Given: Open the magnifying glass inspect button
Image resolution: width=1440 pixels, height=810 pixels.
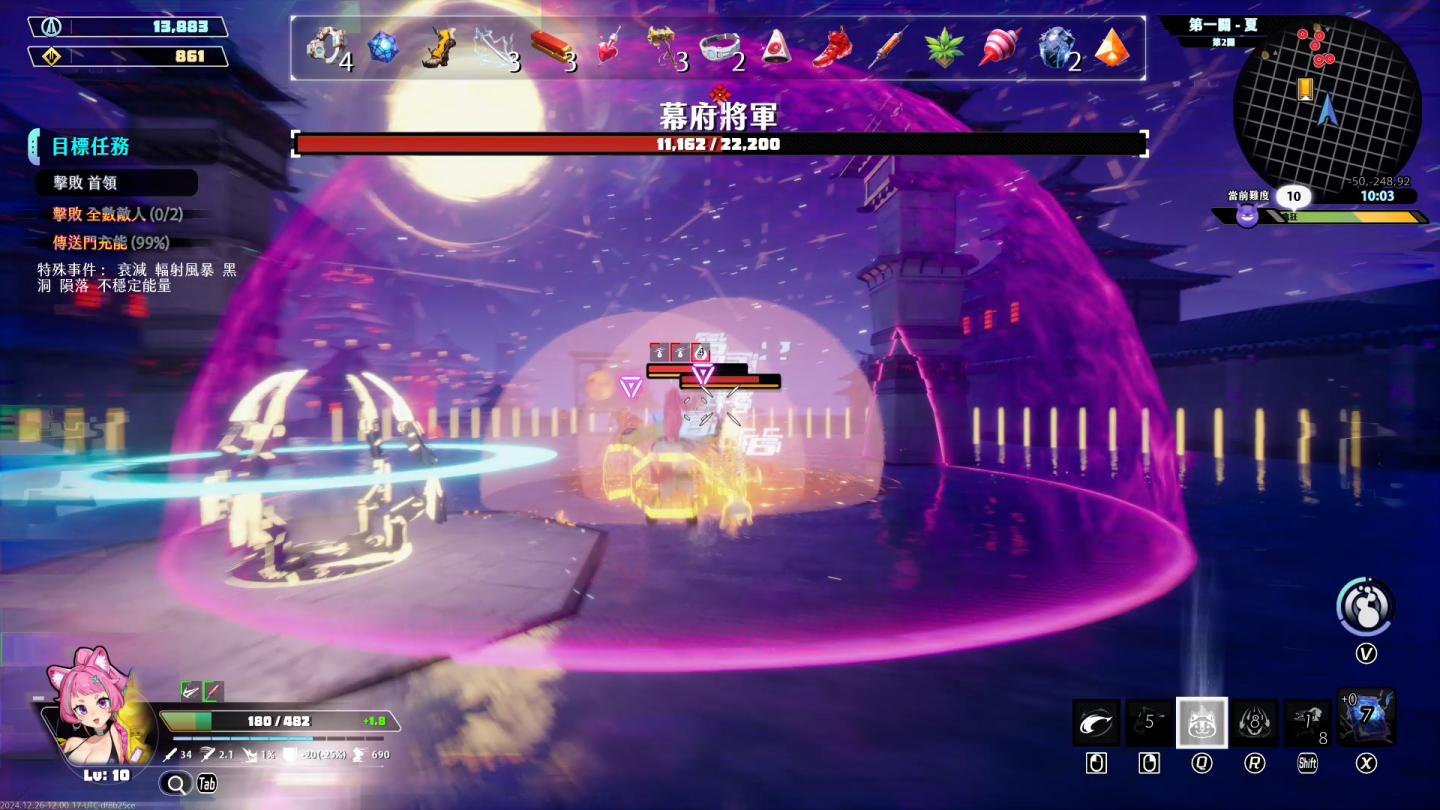Looking at the screenshot, I should click(x=176, y=783).
